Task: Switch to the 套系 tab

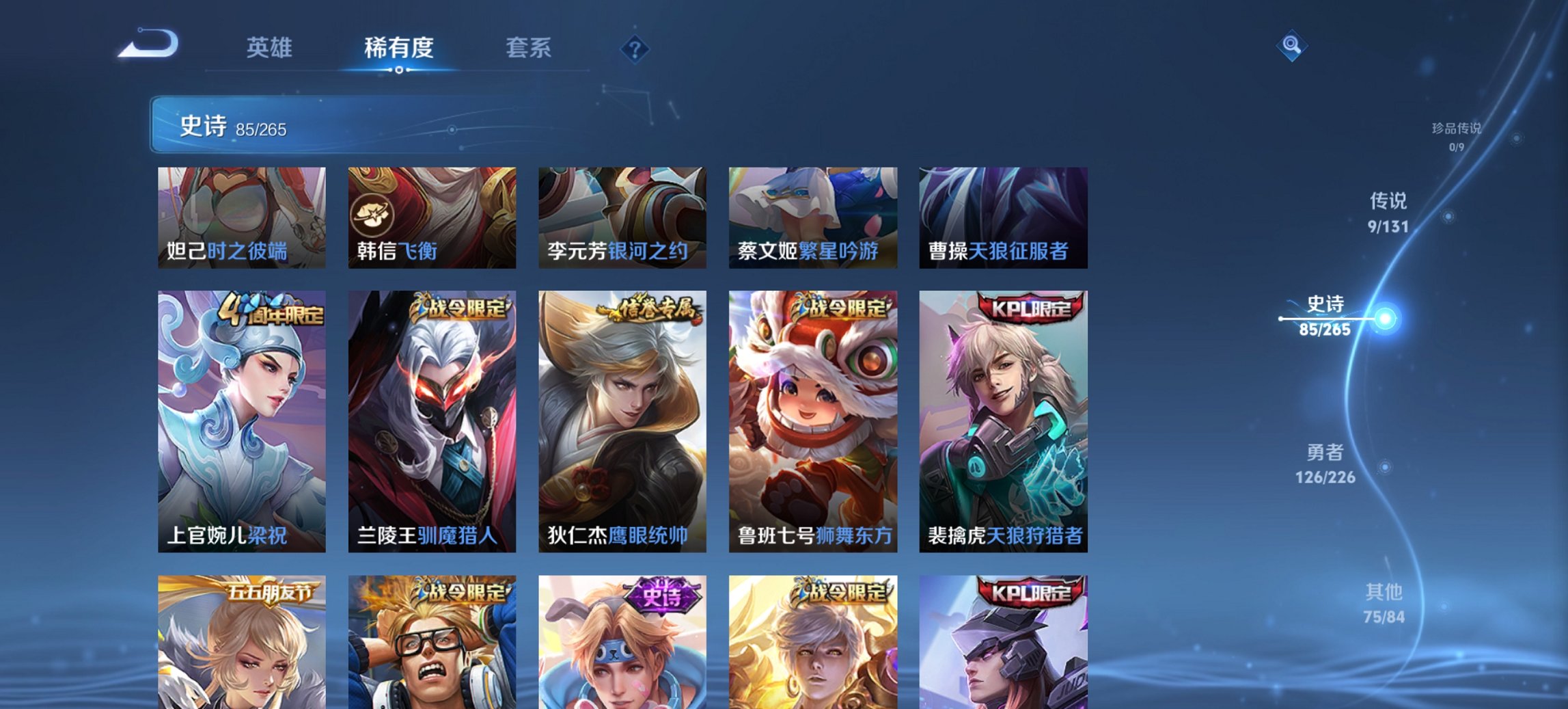Action: (x=529, y=49)
